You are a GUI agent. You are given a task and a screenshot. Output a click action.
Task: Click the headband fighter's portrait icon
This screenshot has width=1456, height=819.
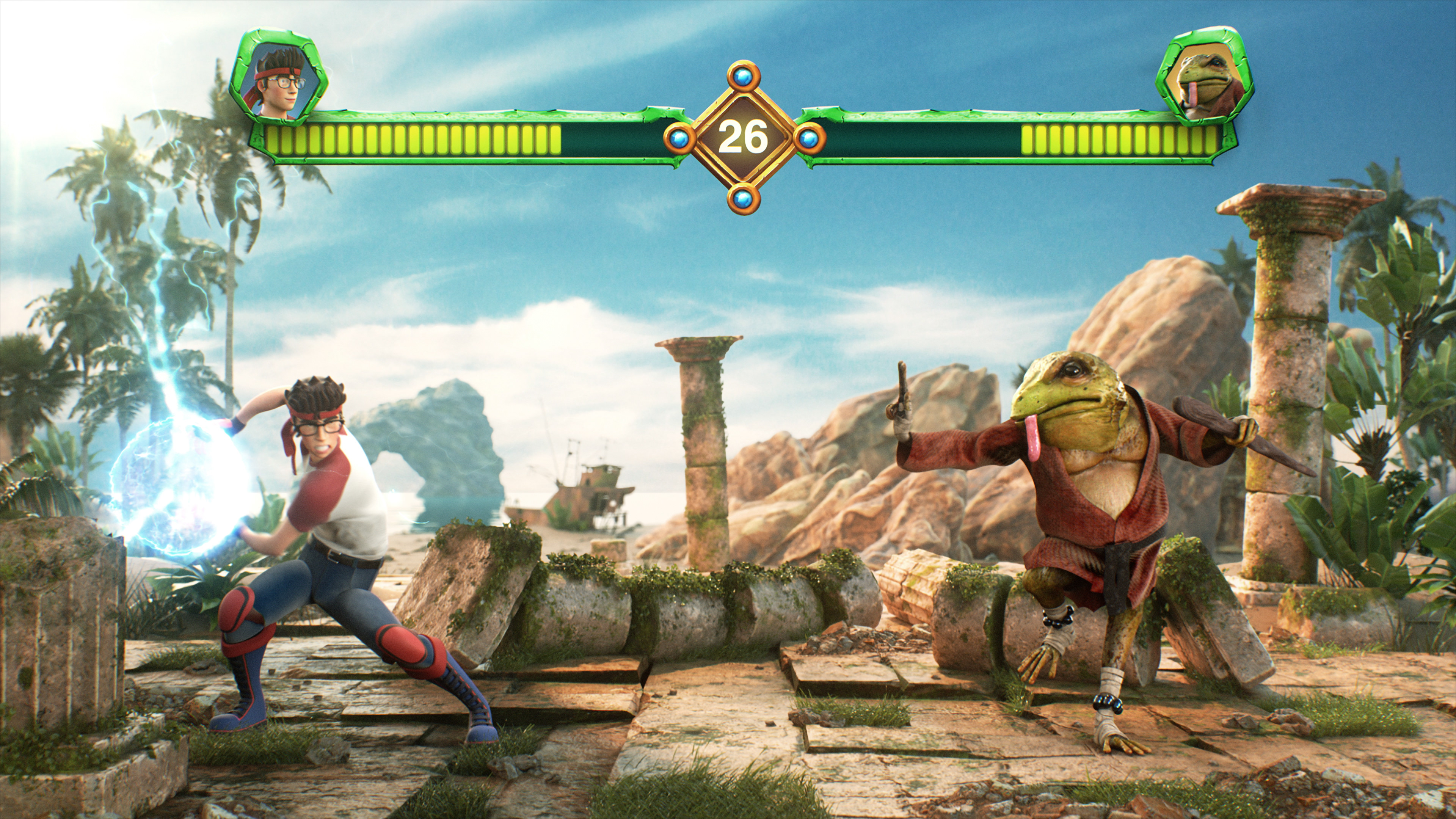coord(279,79)
